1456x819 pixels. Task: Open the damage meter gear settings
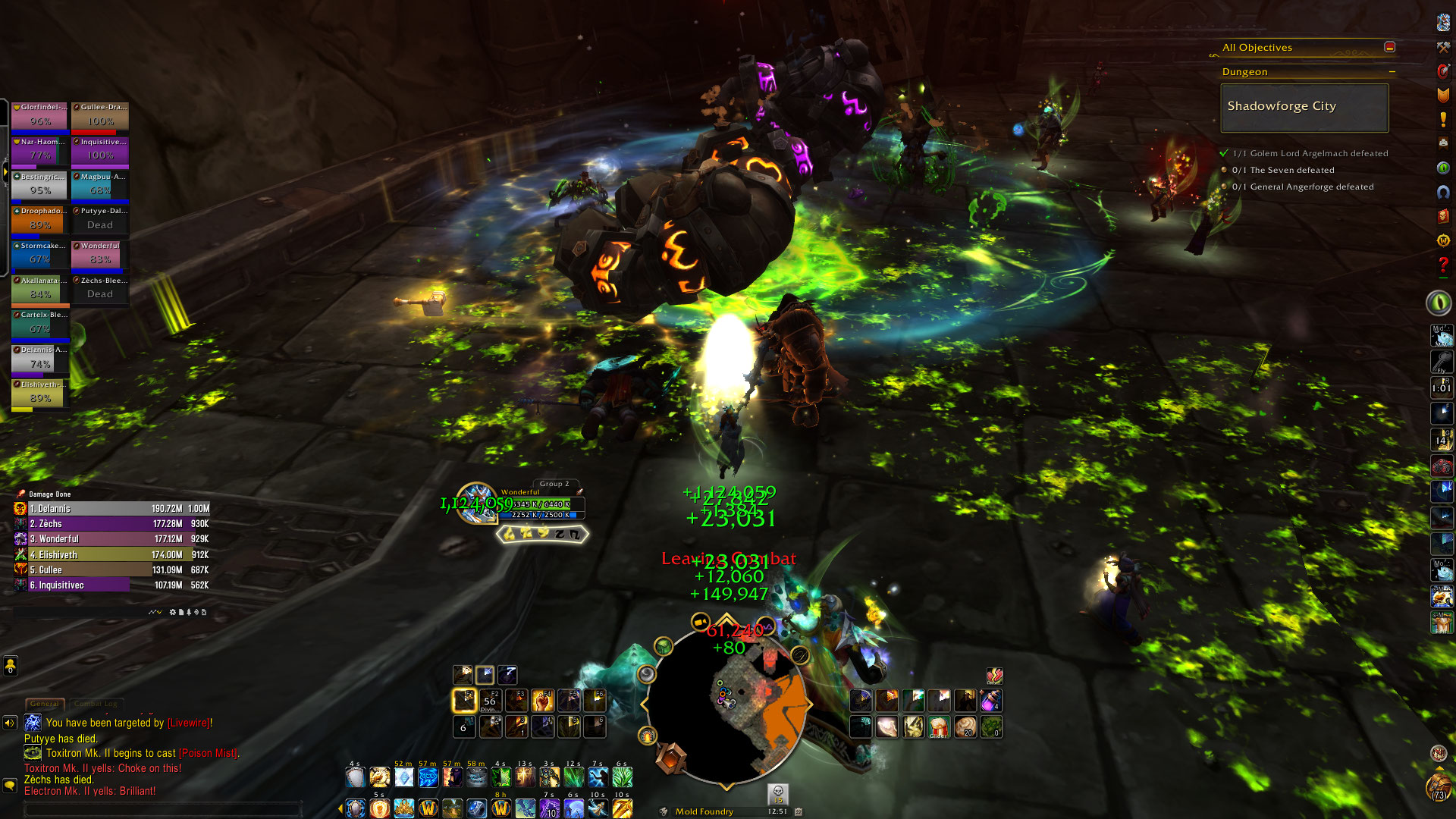[x=173, y=612]
